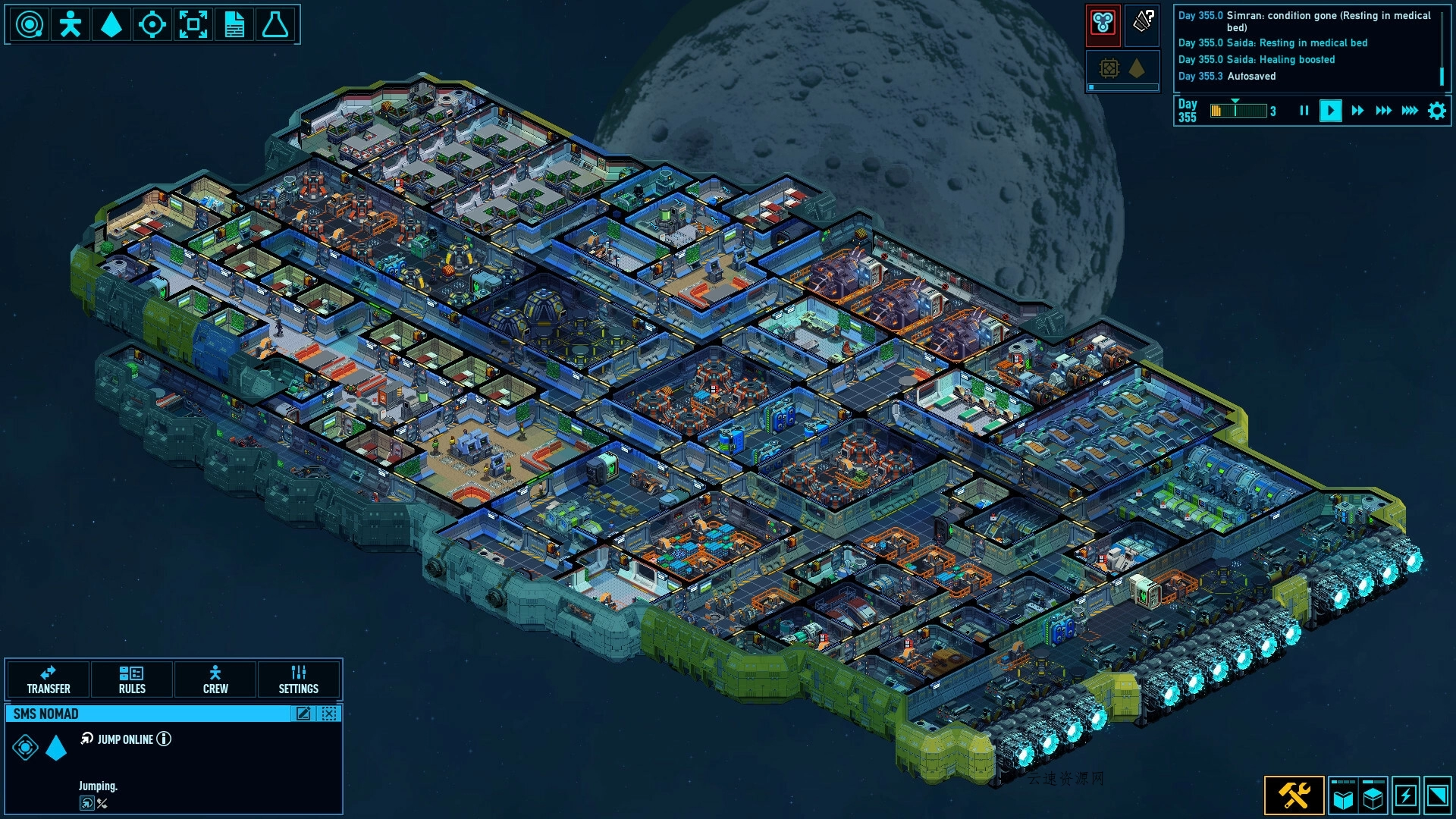
Task: Open the gear options menu
Action: (x=1437, y=111)
